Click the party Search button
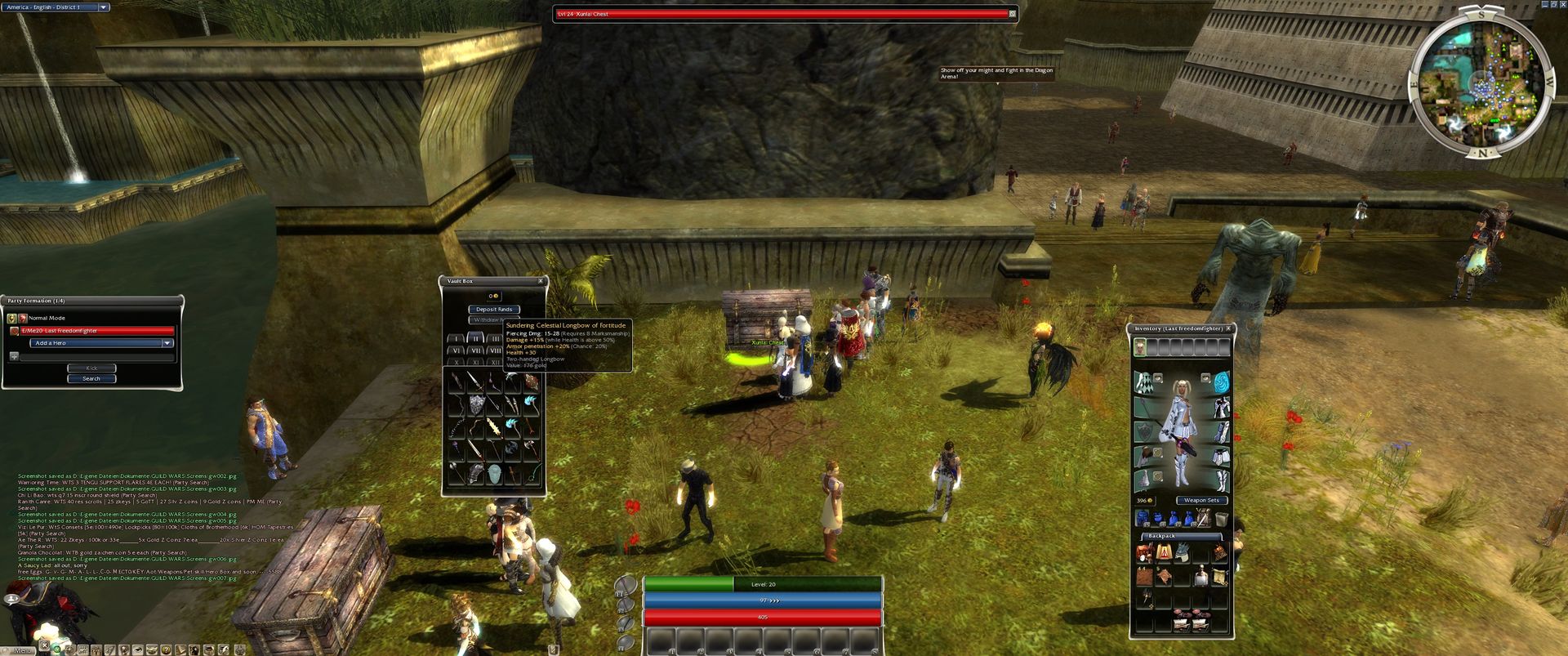Image resolution: width=1568 pixels, height=656 pixels. coord(91,378)
